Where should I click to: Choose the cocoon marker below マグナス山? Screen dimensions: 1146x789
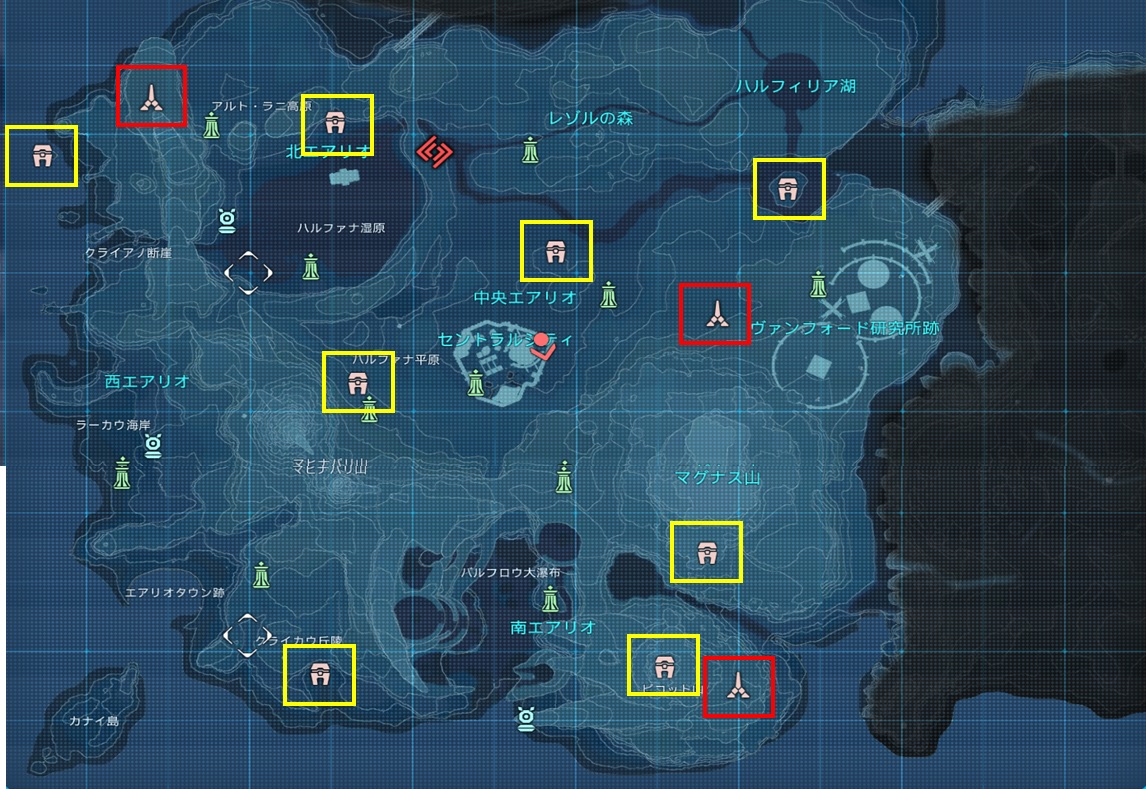706,552
